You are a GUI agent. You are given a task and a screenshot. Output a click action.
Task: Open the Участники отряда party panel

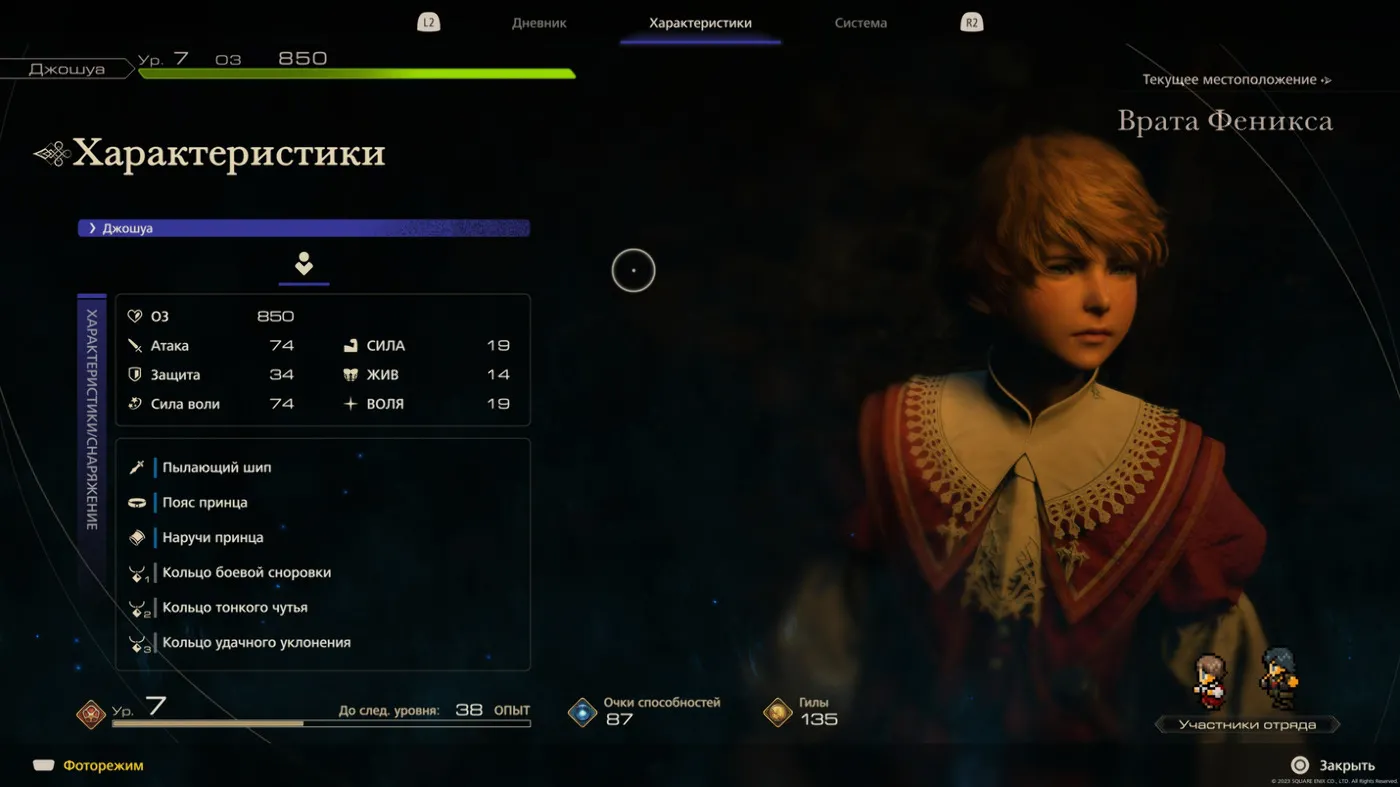point(1247,724)
